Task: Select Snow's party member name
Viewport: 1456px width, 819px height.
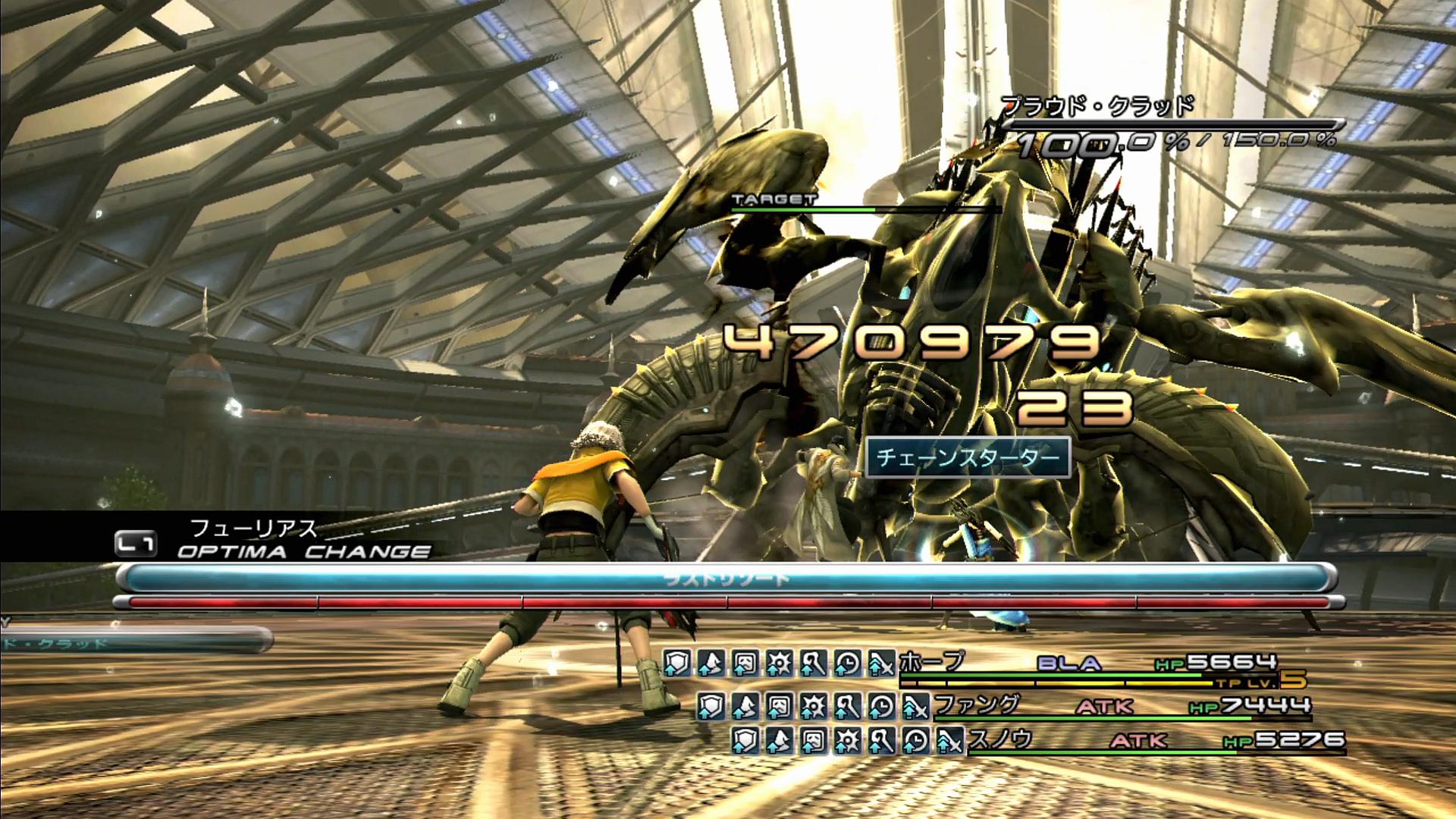Action: click(x=1000, y=739)
